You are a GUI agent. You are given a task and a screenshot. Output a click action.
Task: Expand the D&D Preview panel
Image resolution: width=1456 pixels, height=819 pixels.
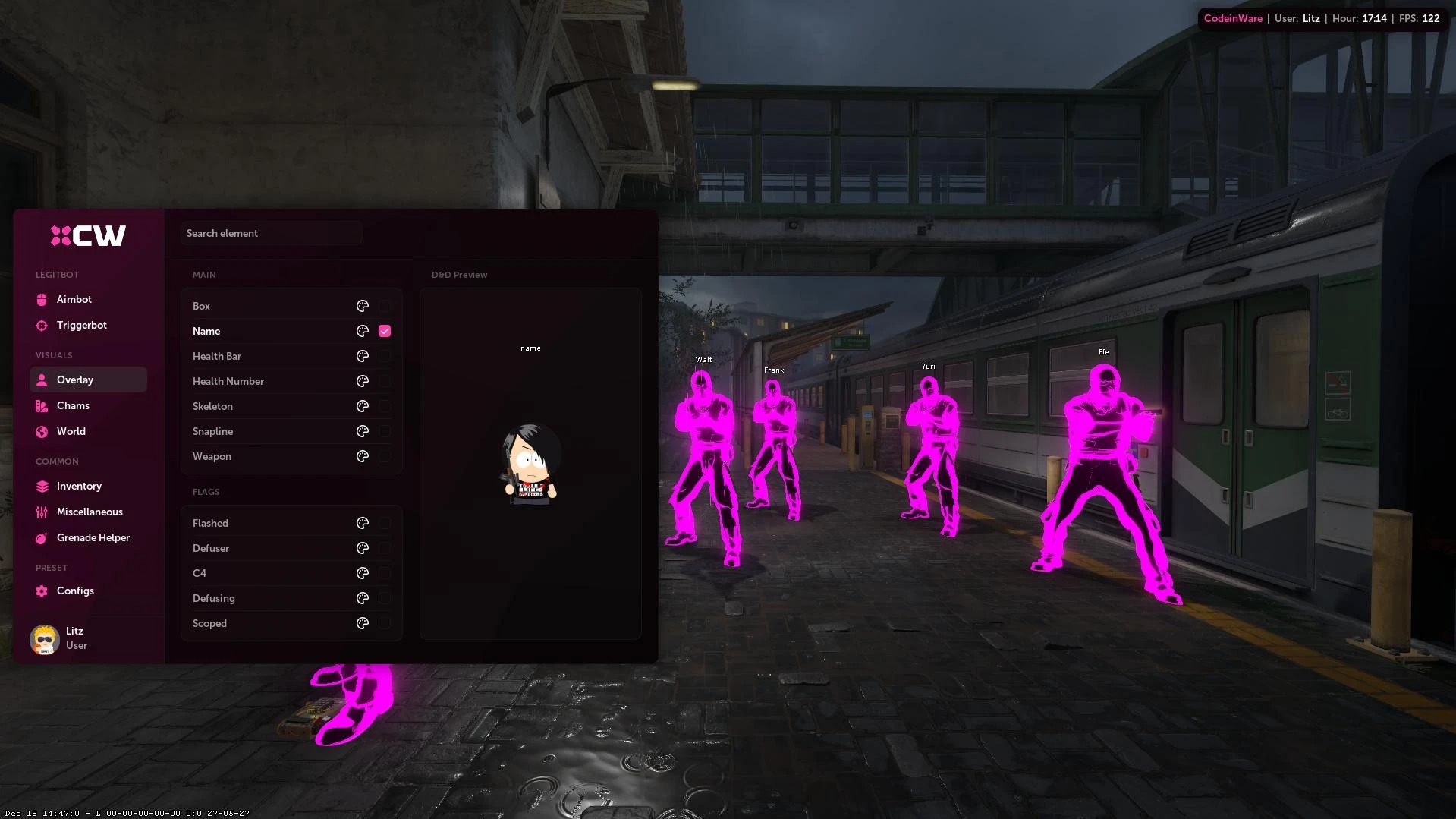459,275
